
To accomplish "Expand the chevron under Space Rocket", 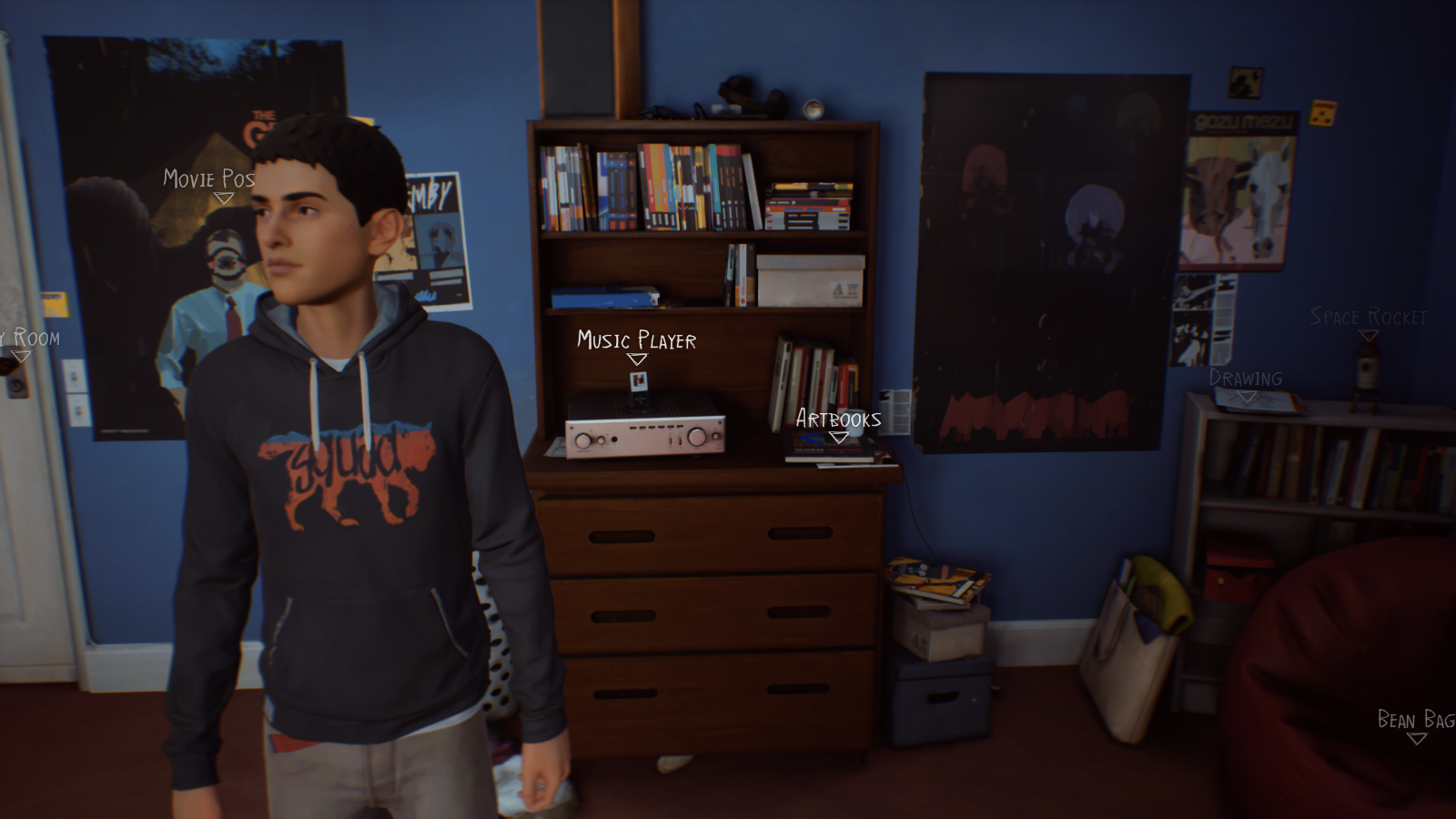I will click(x=1369, y=336).
